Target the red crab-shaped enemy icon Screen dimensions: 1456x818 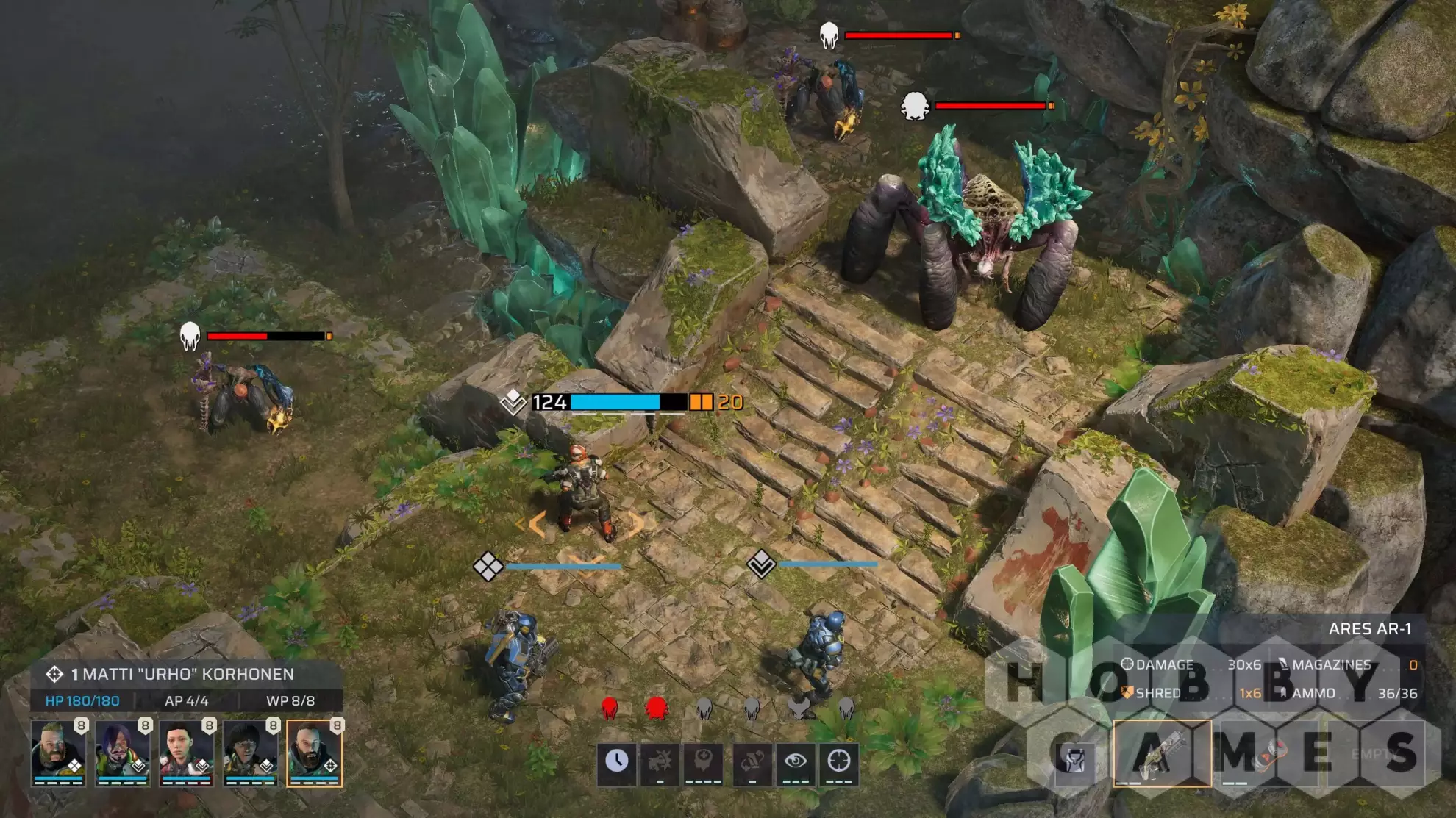coord(656,708)
